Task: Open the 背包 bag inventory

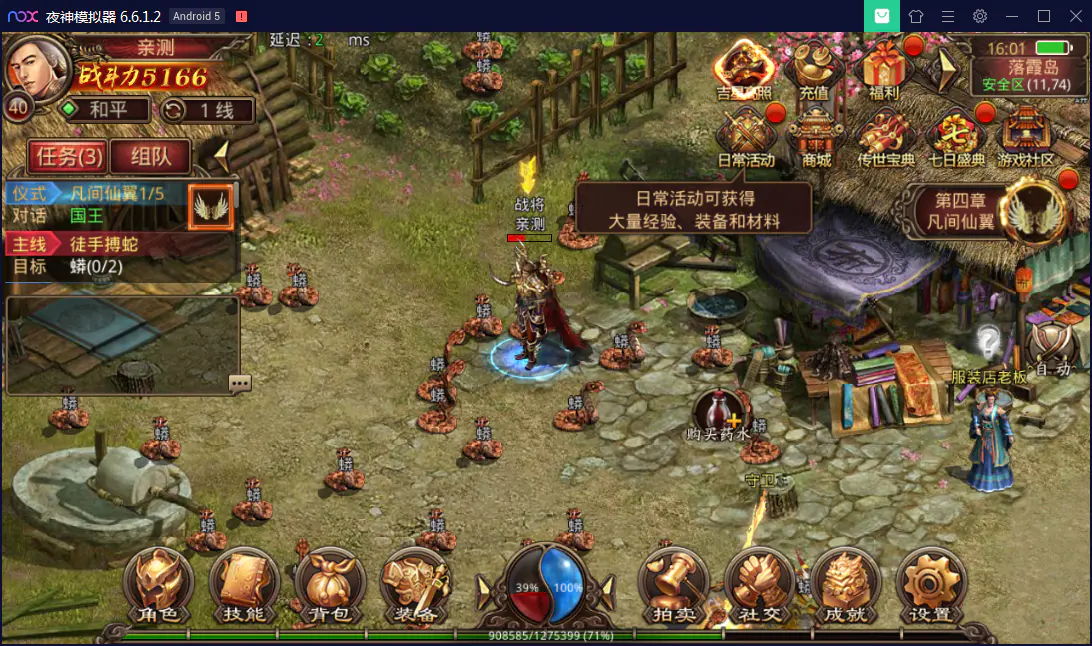Action: [329, 586]
